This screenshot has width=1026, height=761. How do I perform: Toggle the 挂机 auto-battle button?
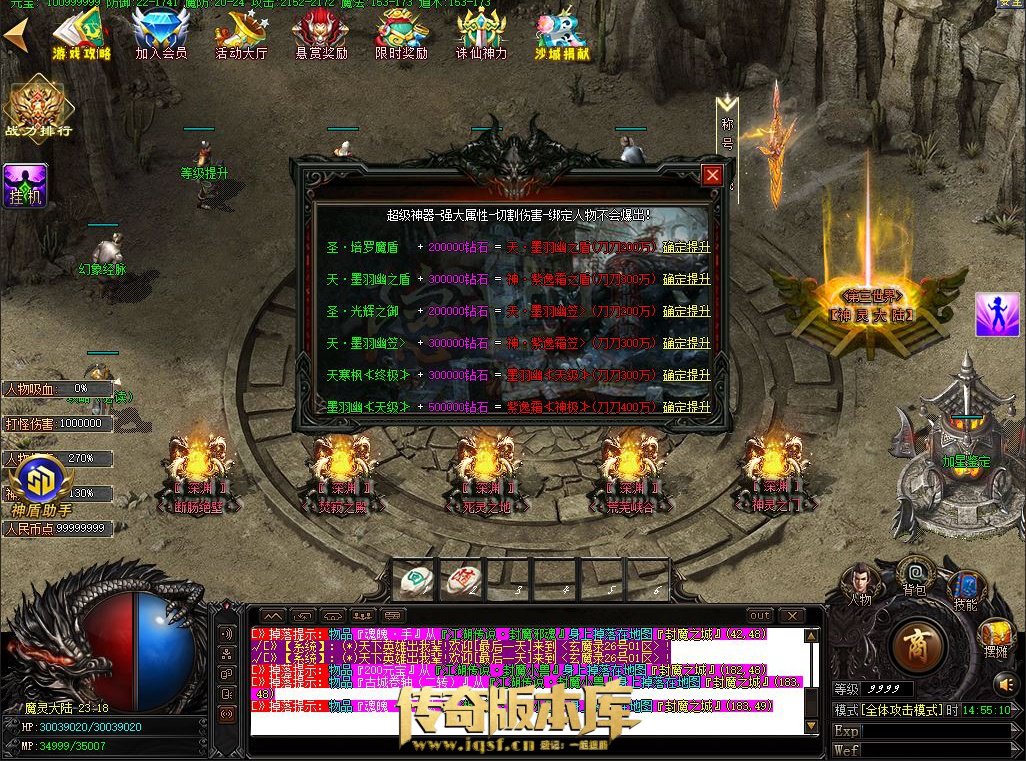click(25, 187)
